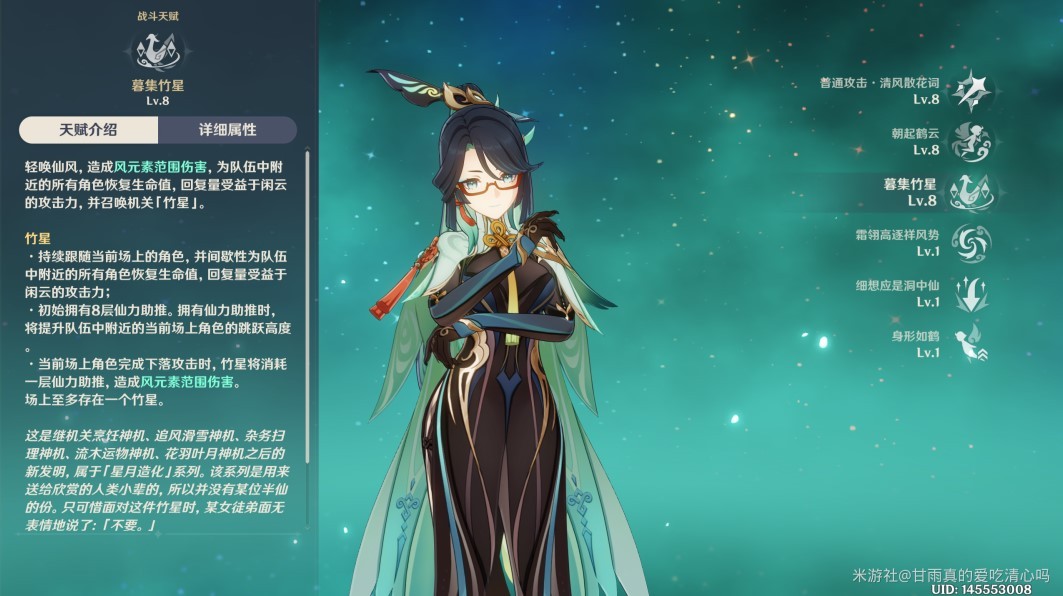Click the talent description scrollbar
This screenshot has width=1063, height=596.
click(x=307, y=300)
